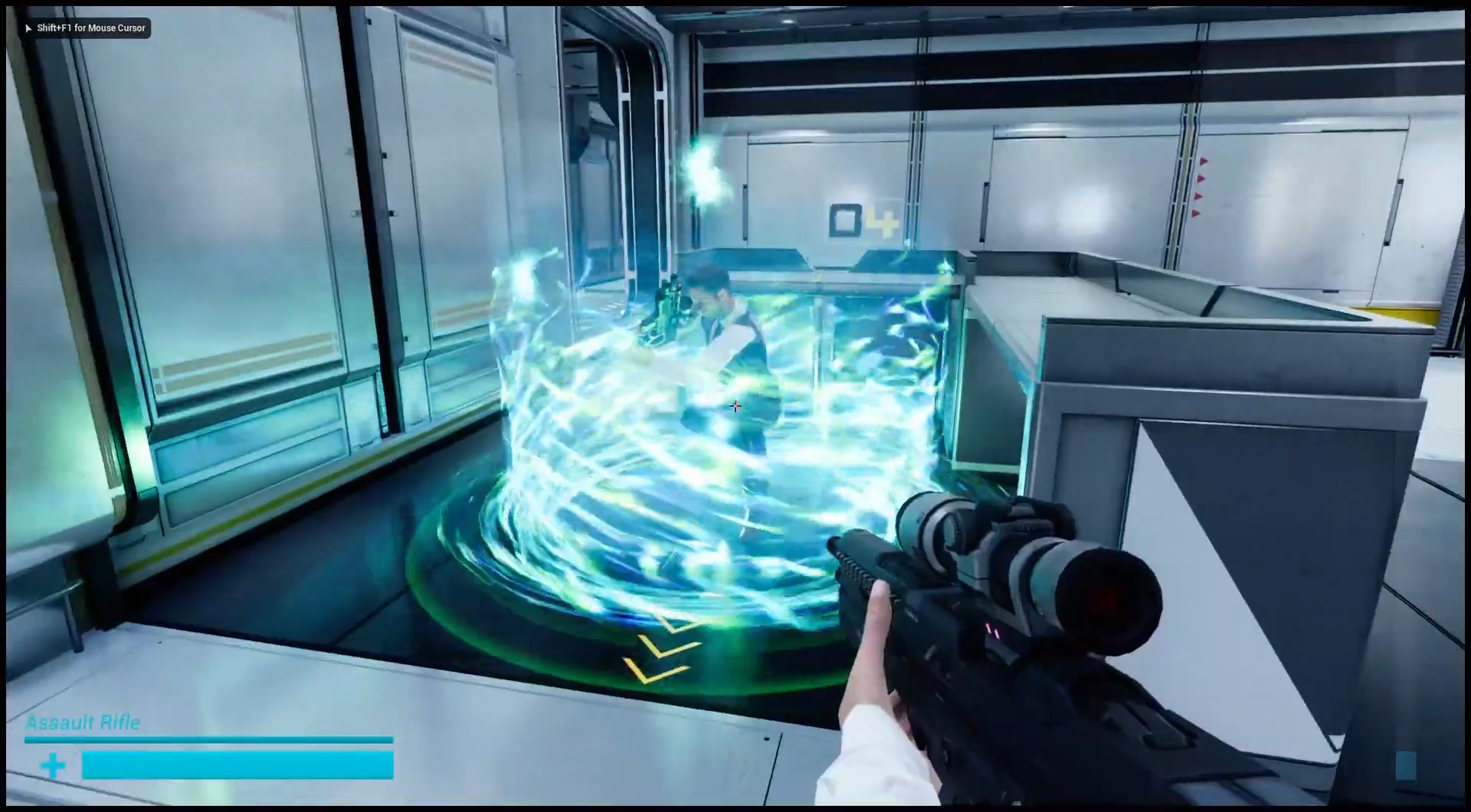1471x812 pixels.
Task: Click the Assault Rifle weapon label
Action: point(84,722)
